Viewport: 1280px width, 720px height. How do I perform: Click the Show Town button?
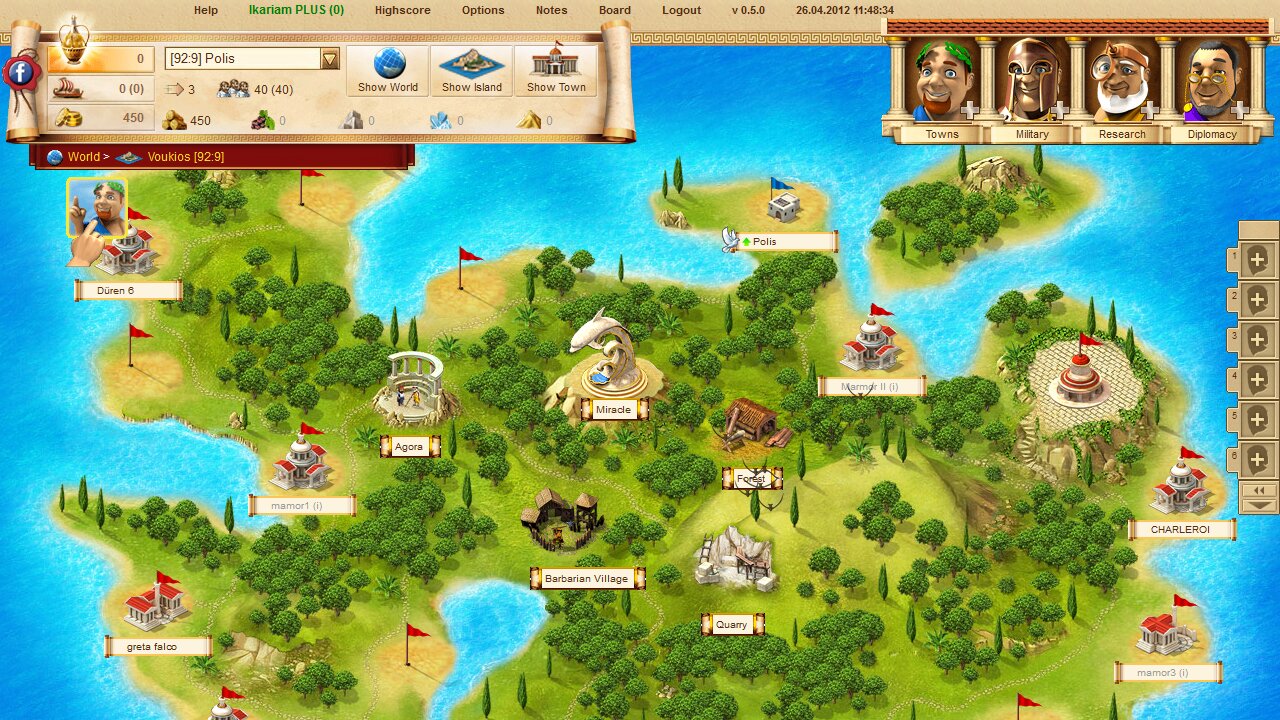pos(556,70)
